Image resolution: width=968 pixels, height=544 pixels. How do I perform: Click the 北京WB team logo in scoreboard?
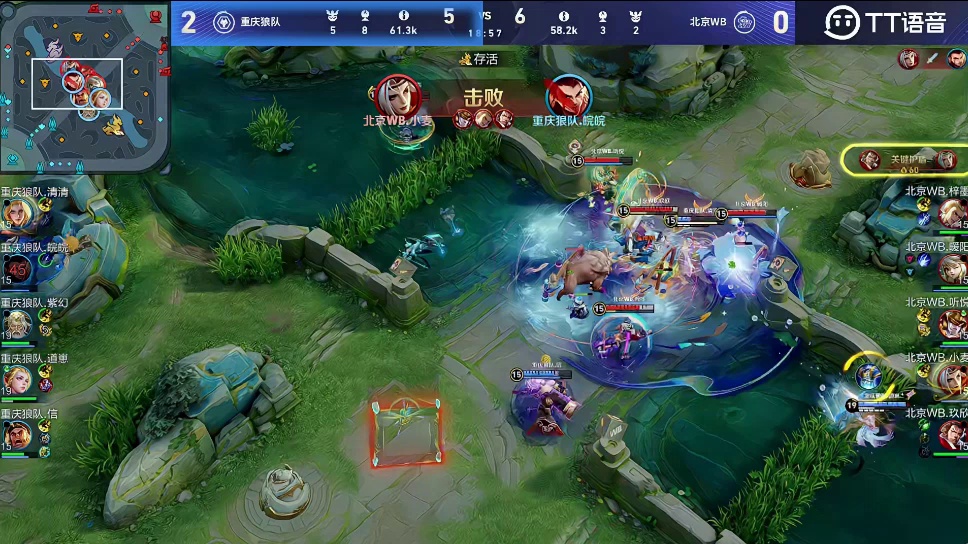tap(744, 22)
